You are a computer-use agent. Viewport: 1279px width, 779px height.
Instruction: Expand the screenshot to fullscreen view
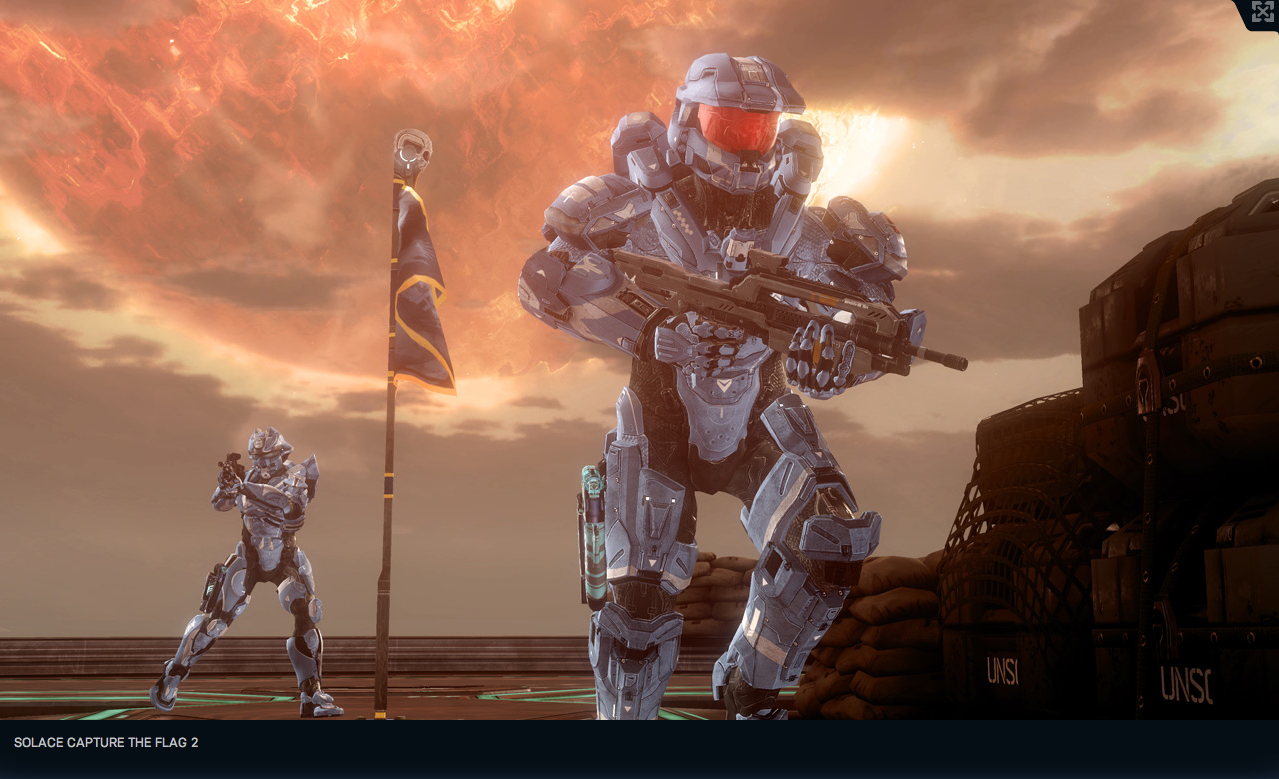click(1262, 12)
